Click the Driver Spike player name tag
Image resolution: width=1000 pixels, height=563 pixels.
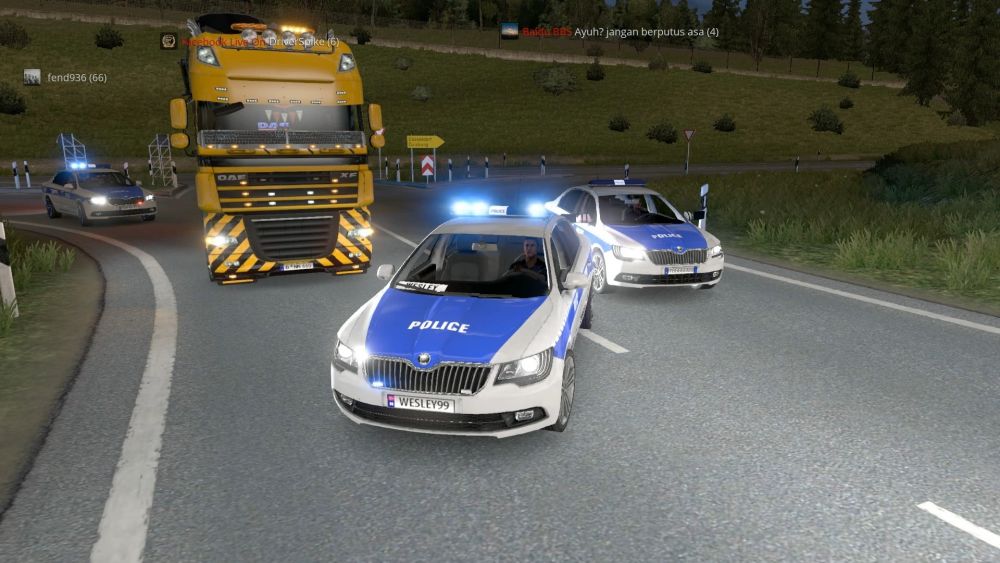300,41
